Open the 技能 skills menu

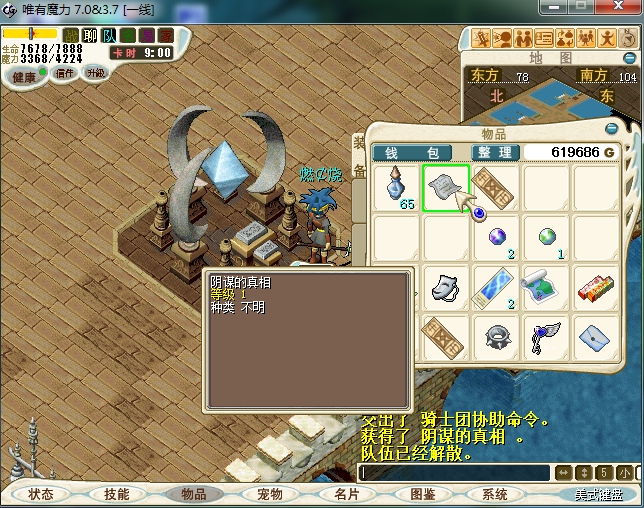117,494
